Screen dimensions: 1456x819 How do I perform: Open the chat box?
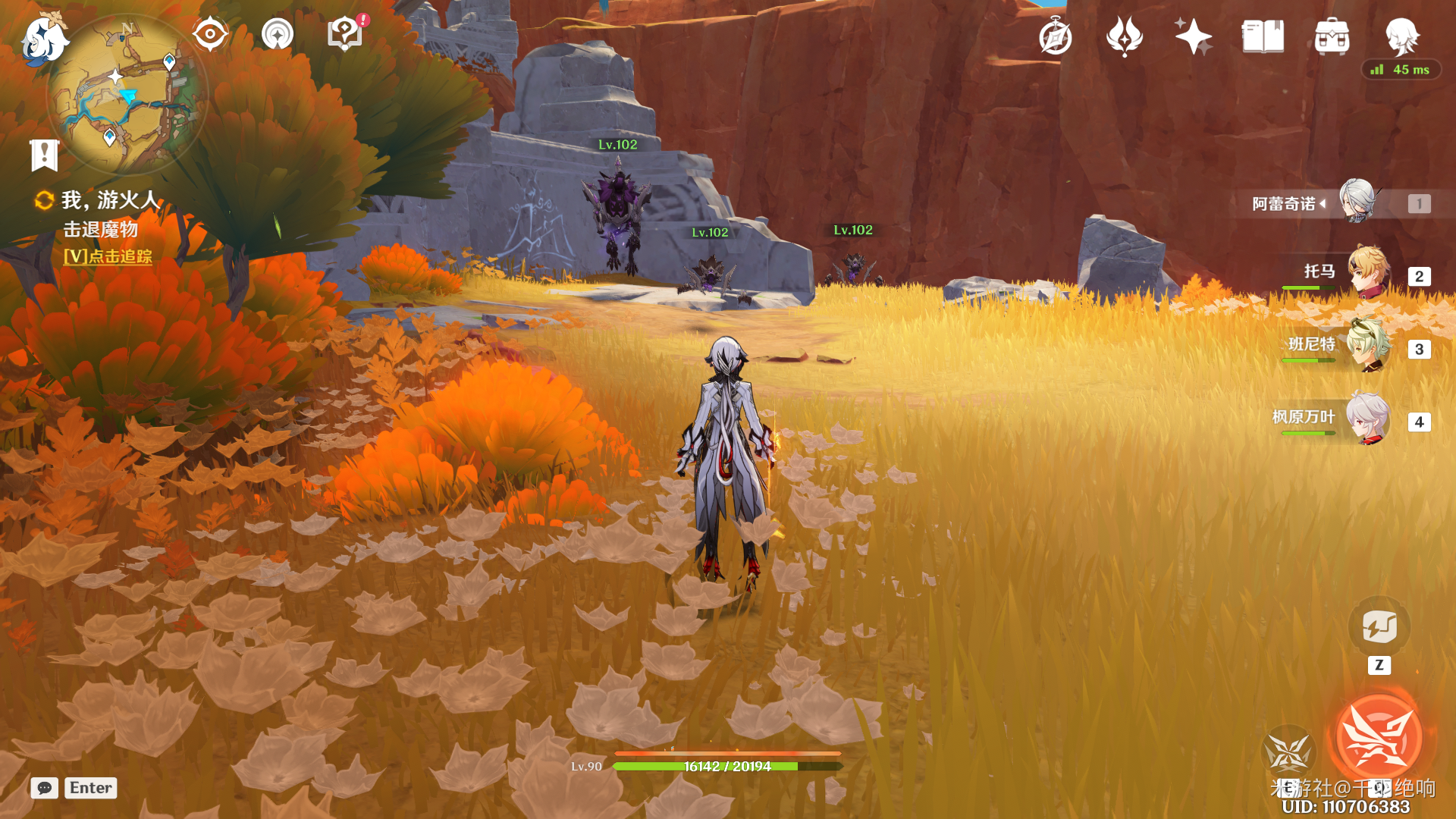pos(45,788)
